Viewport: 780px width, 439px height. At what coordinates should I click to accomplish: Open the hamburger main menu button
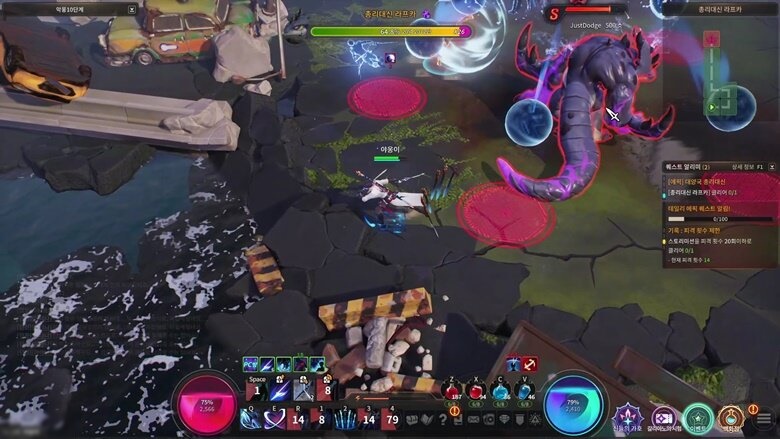point(763,416)
